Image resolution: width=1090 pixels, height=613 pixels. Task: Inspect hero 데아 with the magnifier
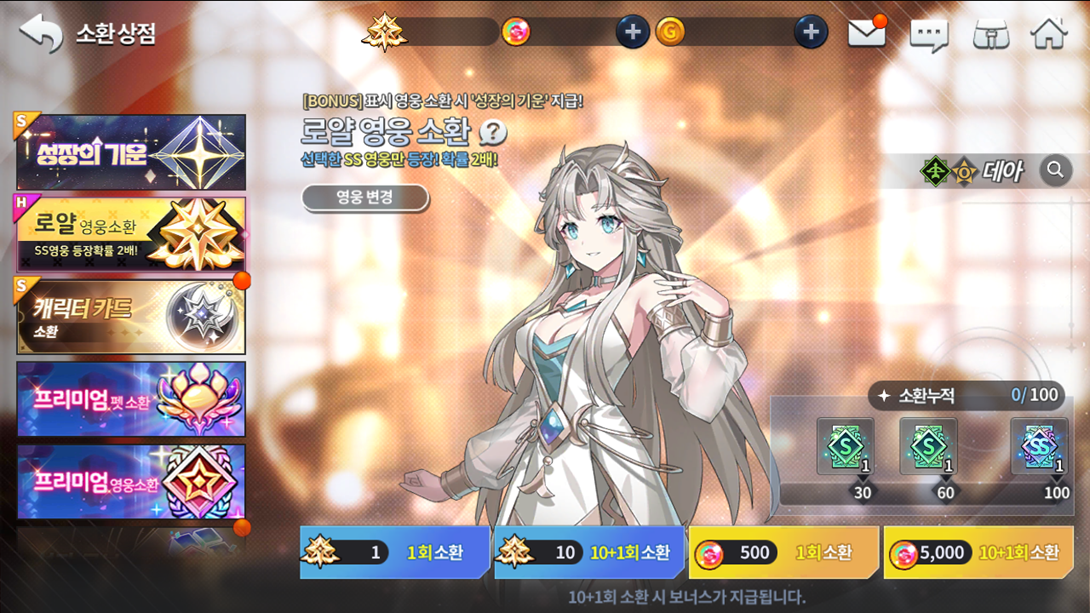click(1055, 170)
